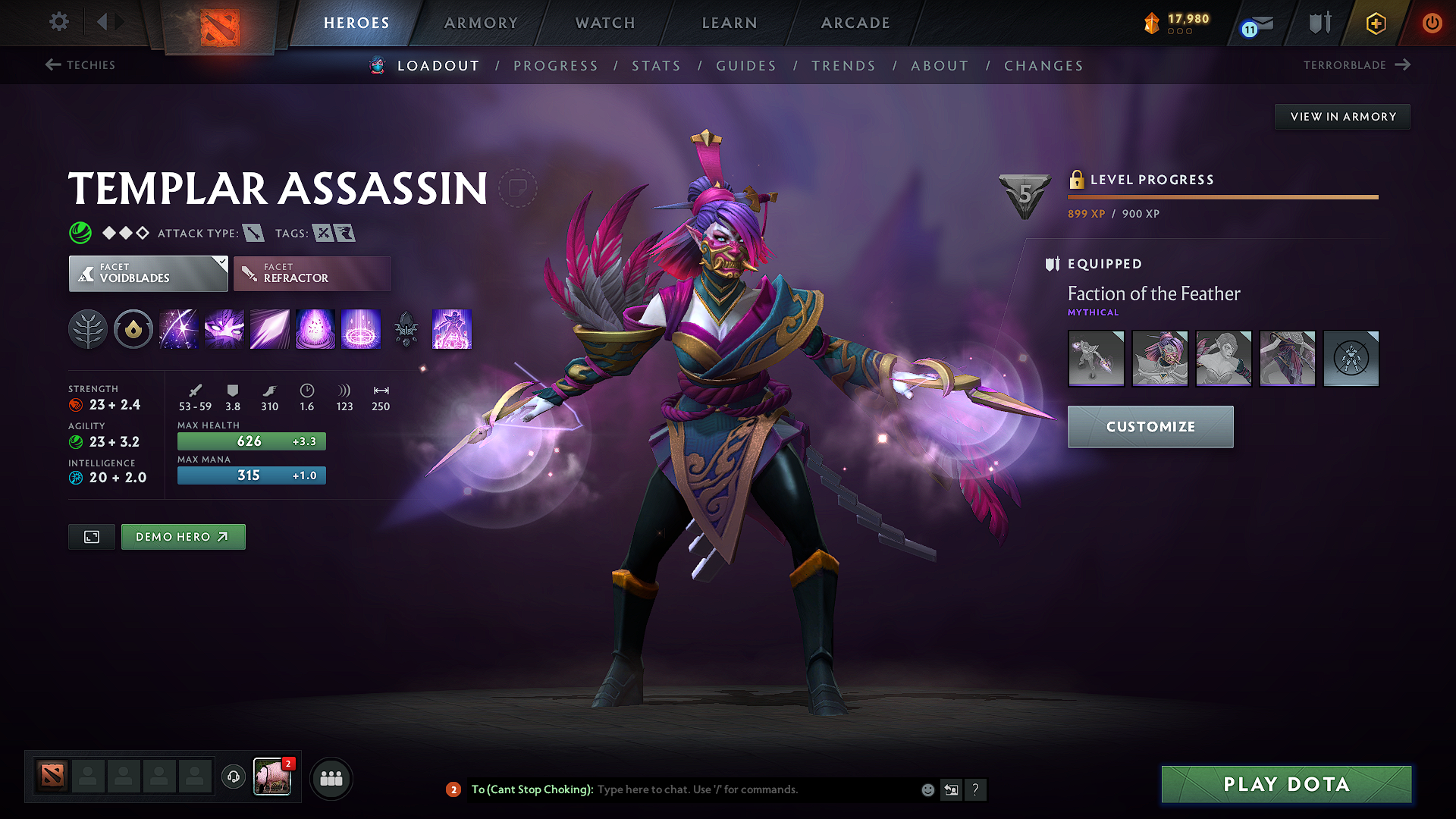Switch to the Stats tab
This screenshot has width=1456, height=819.
tap(656, 65)
